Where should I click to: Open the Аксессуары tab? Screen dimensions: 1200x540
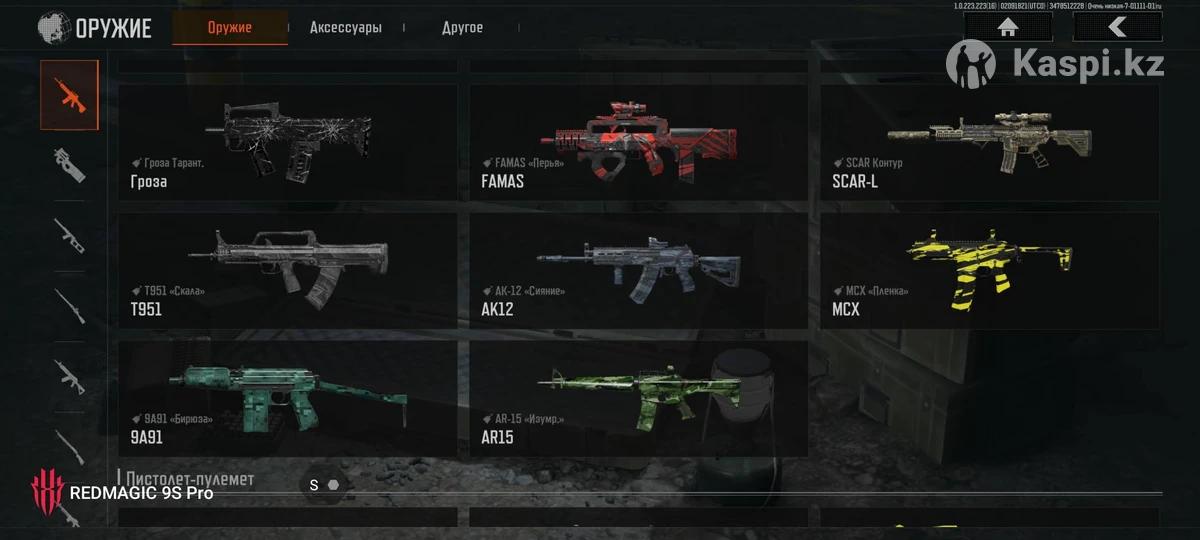click(346, 28)
